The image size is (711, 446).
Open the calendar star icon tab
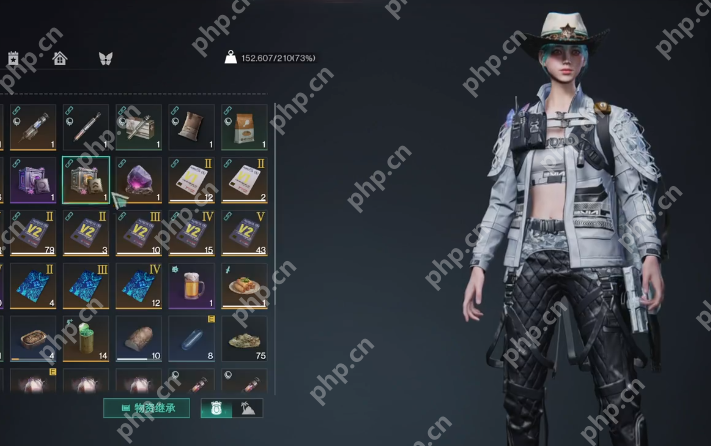coord(14,58)
